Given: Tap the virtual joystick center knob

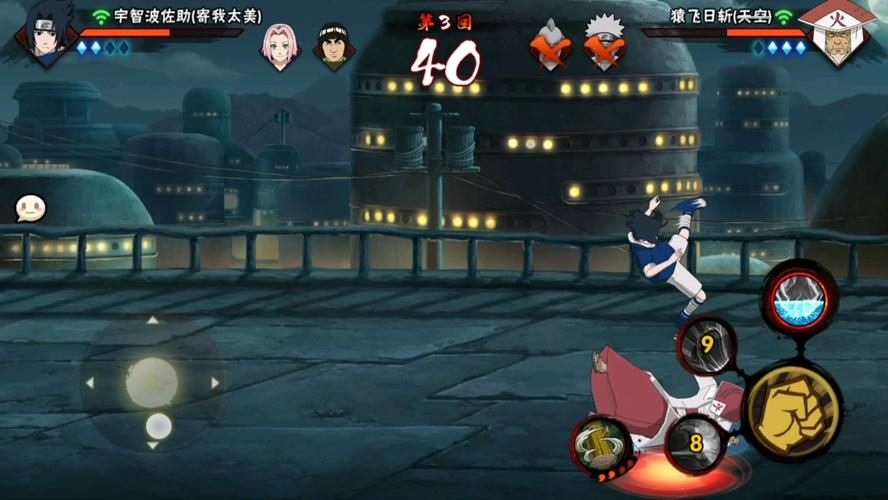Looking at the screenshot, I should coord(152,382).
